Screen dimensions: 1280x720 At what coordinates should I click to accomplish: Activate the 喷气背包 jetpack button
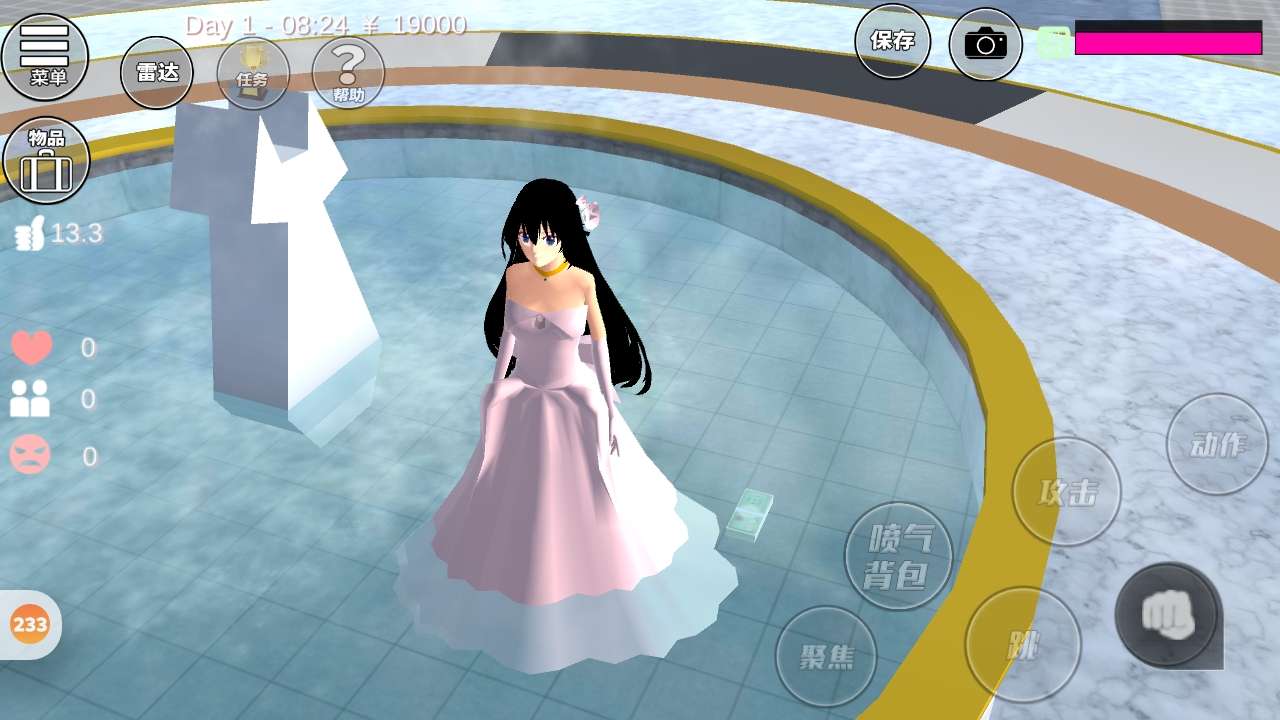coord(898,556)
